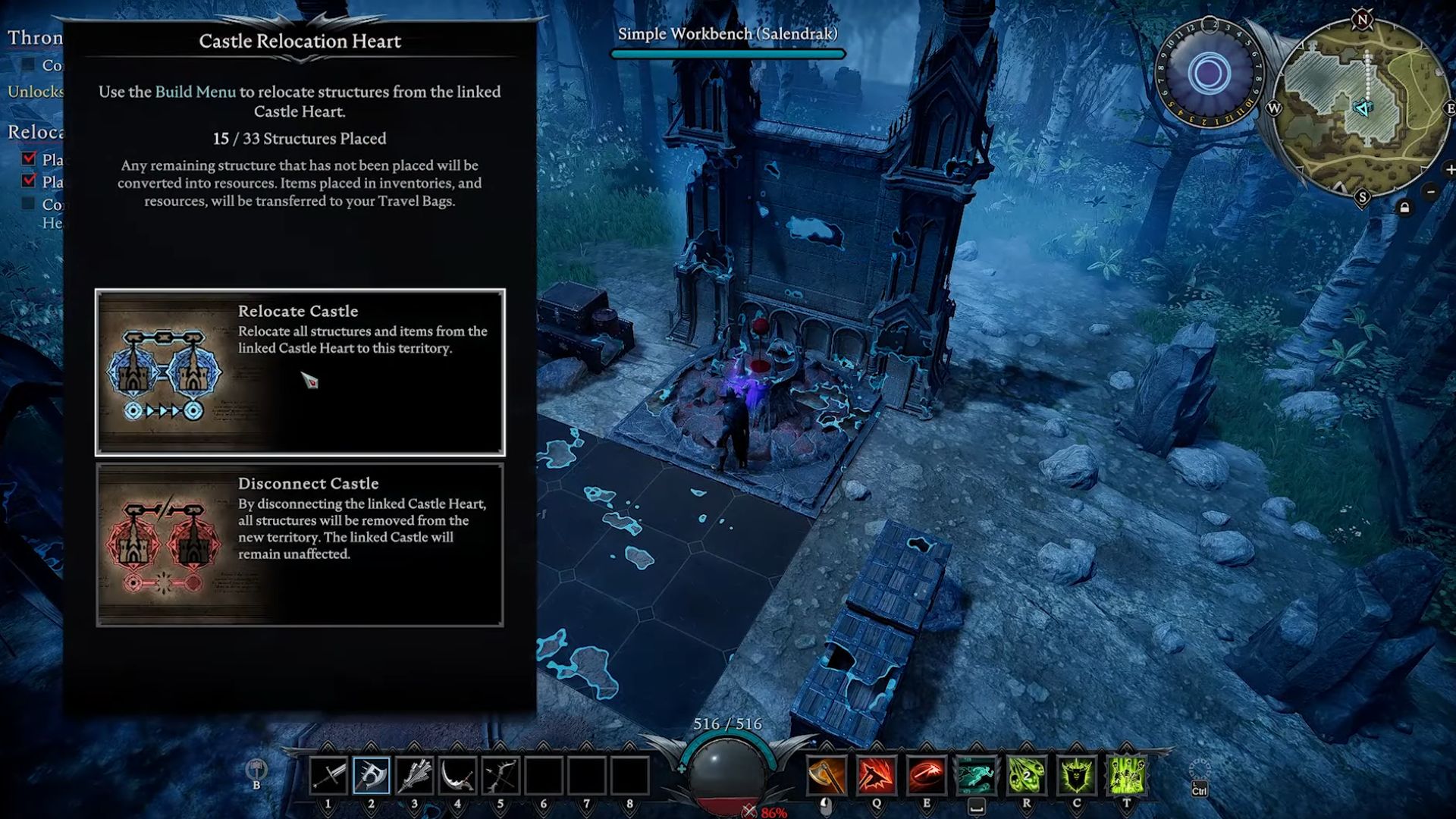Select the crossbow in hotbar slot 5
Screen dimensions: 1456x819
500,776
